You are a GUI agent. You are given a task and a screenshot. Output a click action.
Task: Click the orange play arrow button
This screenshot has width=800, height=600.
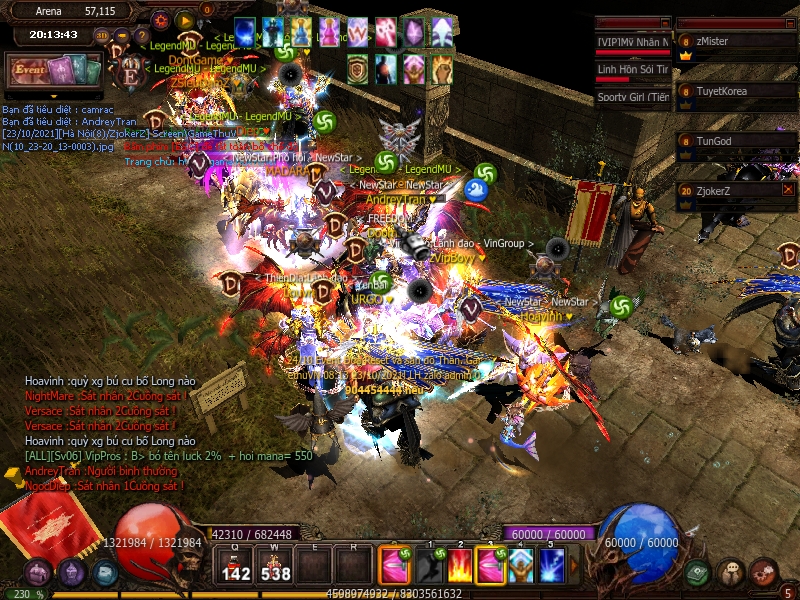click(x=184, y=19)
